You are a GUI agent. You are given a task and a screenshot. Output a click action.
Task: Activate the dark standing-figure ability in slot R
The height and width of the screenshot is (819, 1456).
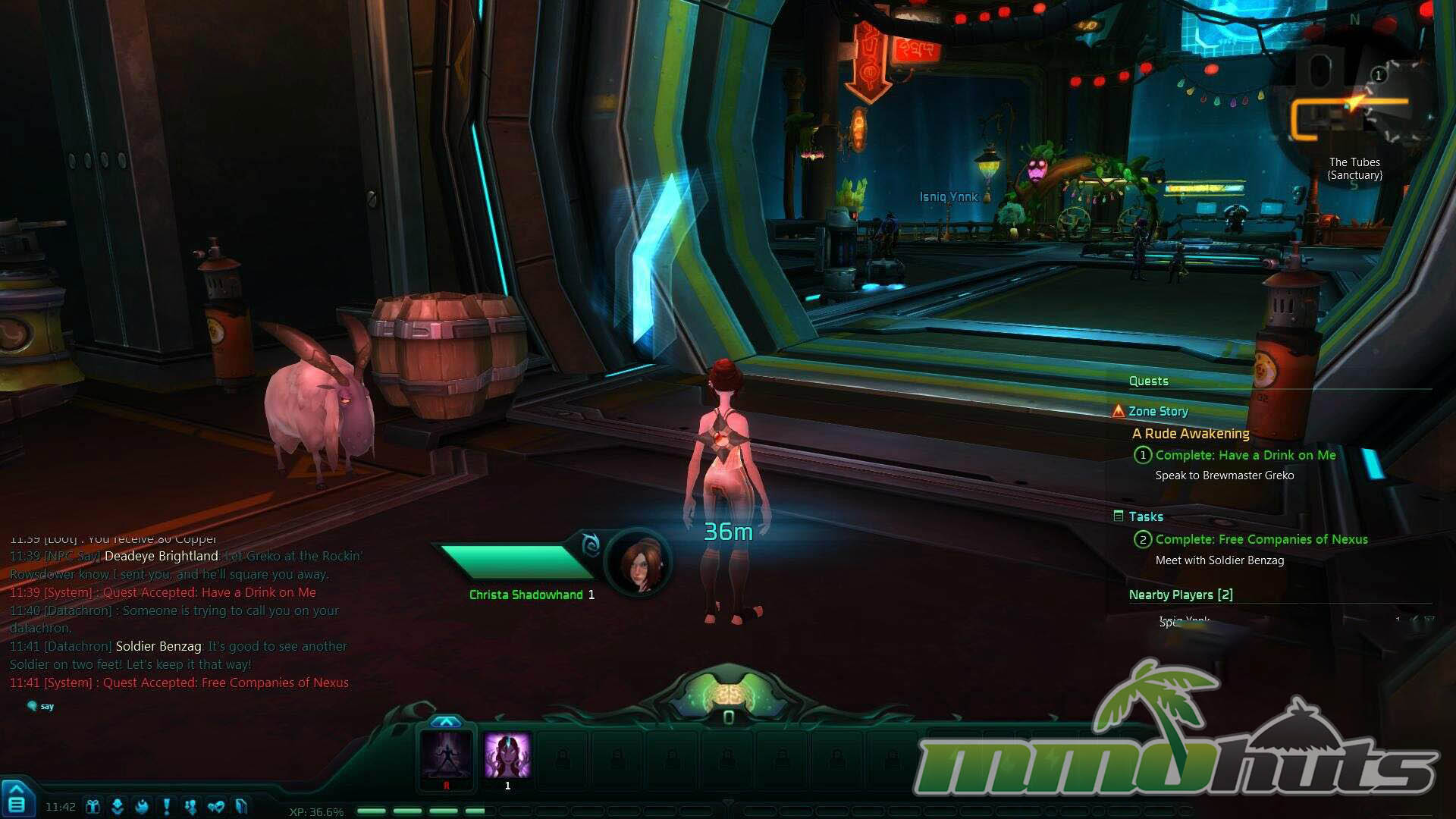(x=447, y=755)
